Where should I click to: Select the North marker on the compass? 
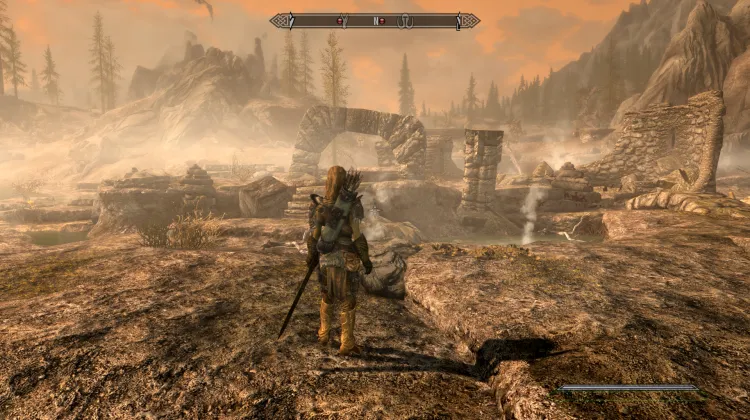pyautogui.click(x=376, y=20)
